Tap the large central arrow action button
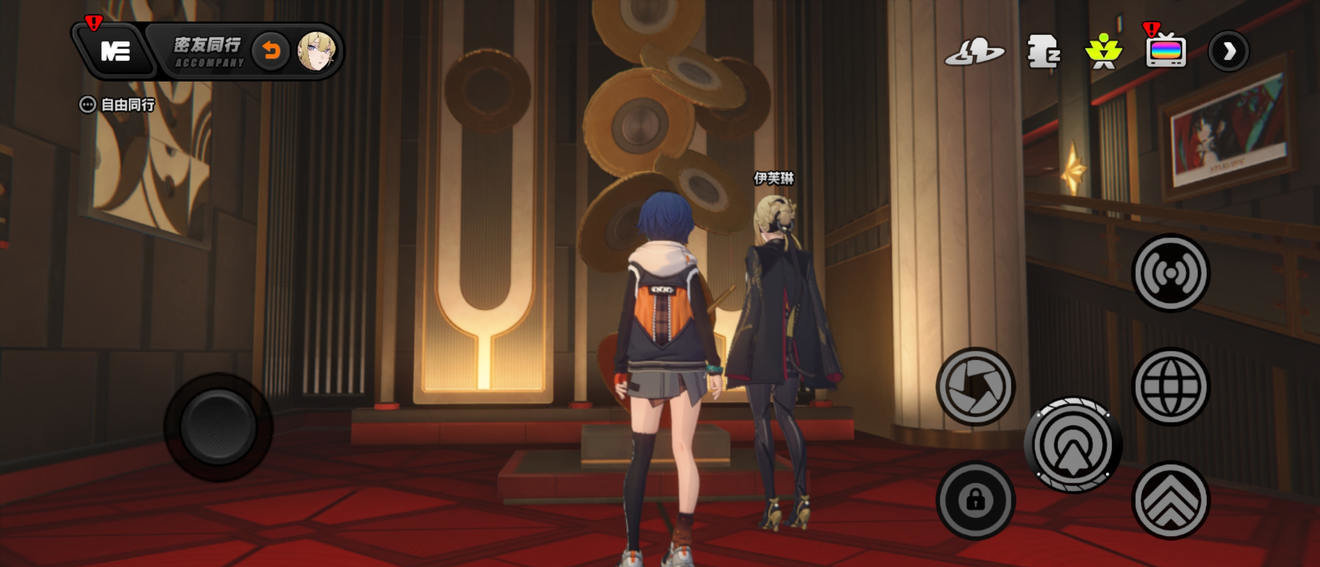 [1072, 445]
